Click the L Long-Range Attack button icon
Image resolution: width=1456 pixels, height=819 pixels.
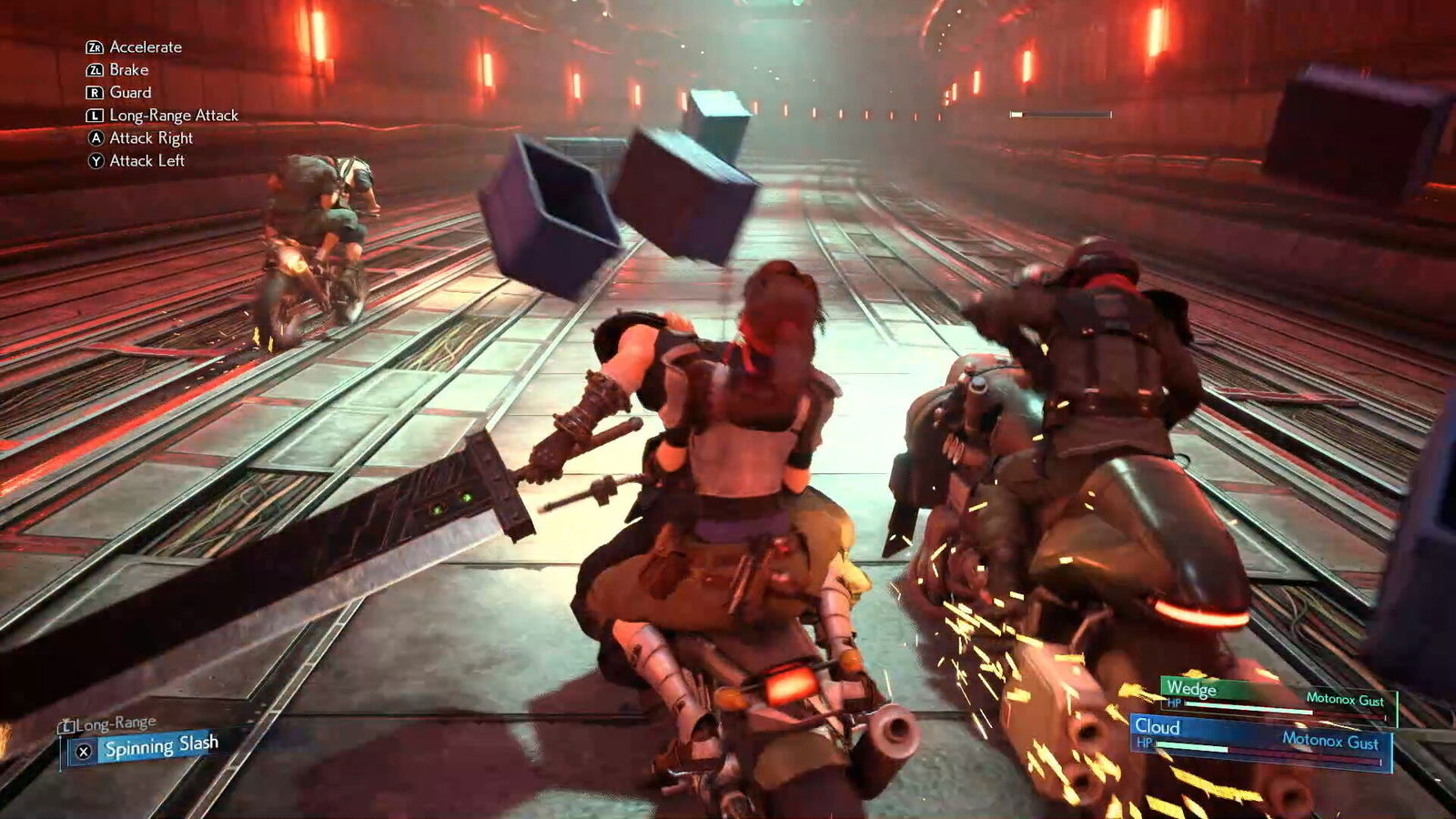[x=94, y=116]
